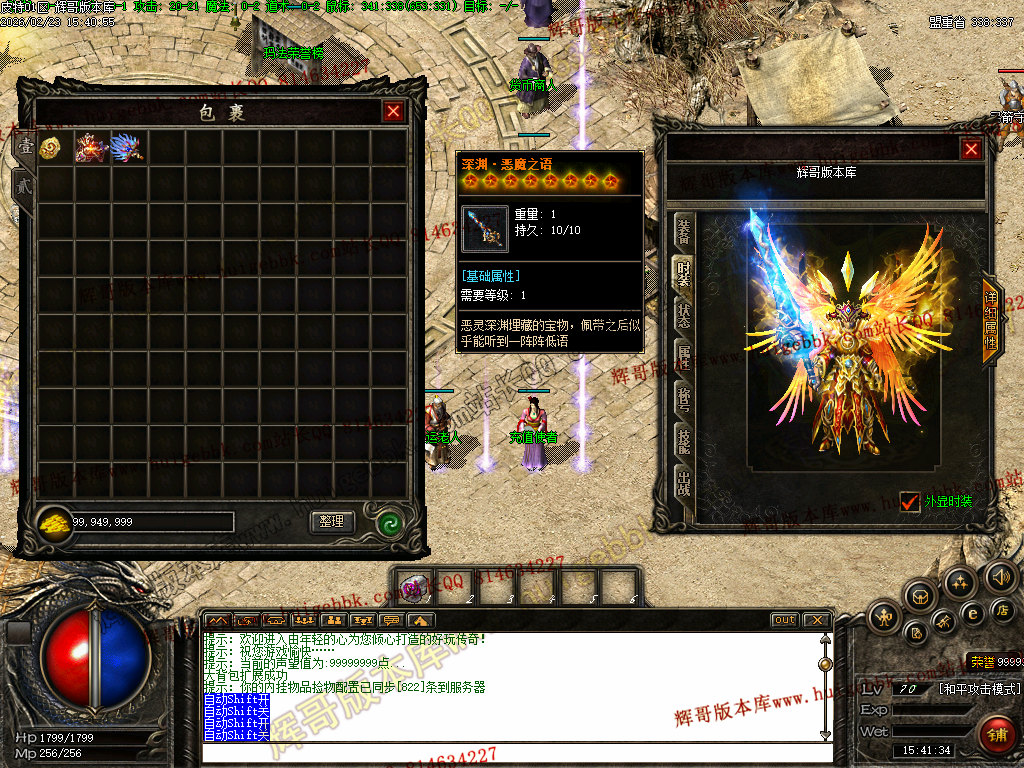Switch to bag page 贰 tab

22,187
